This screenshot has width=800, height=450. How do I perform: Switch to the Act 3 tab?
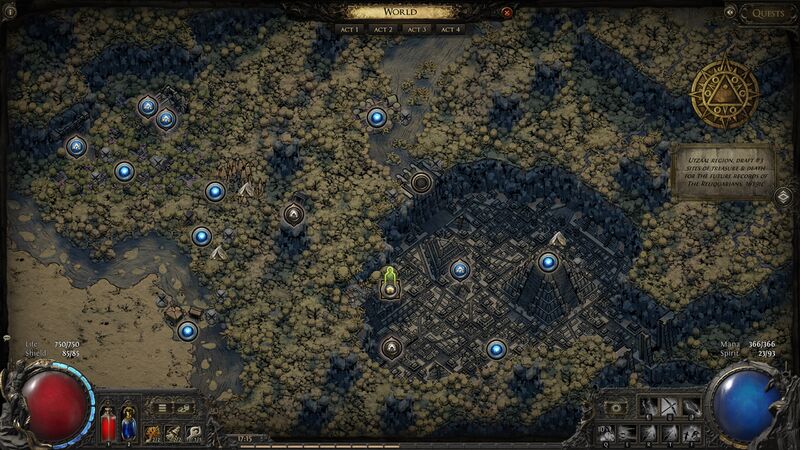(416, 30)
